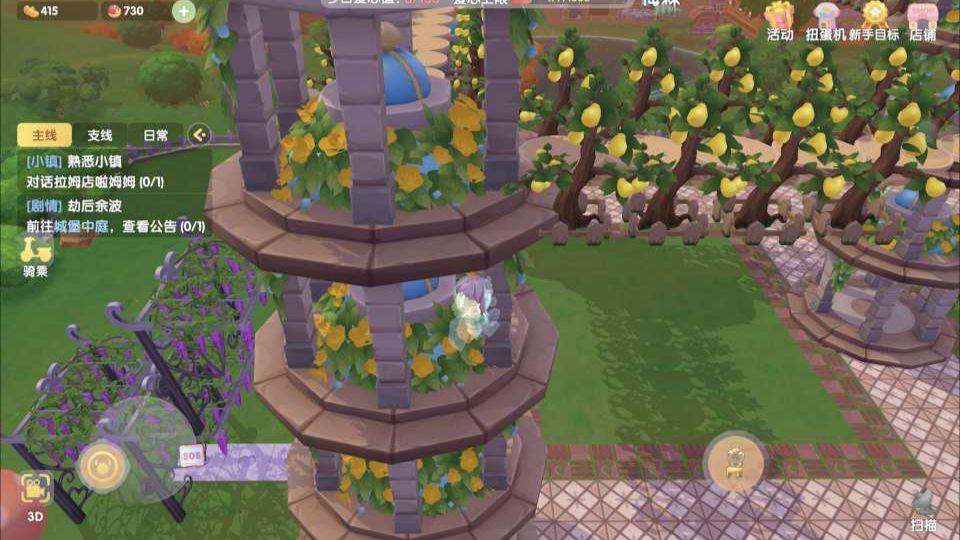Open the 活动 events menu
This screenshot has width=960, height=540.
780,20
